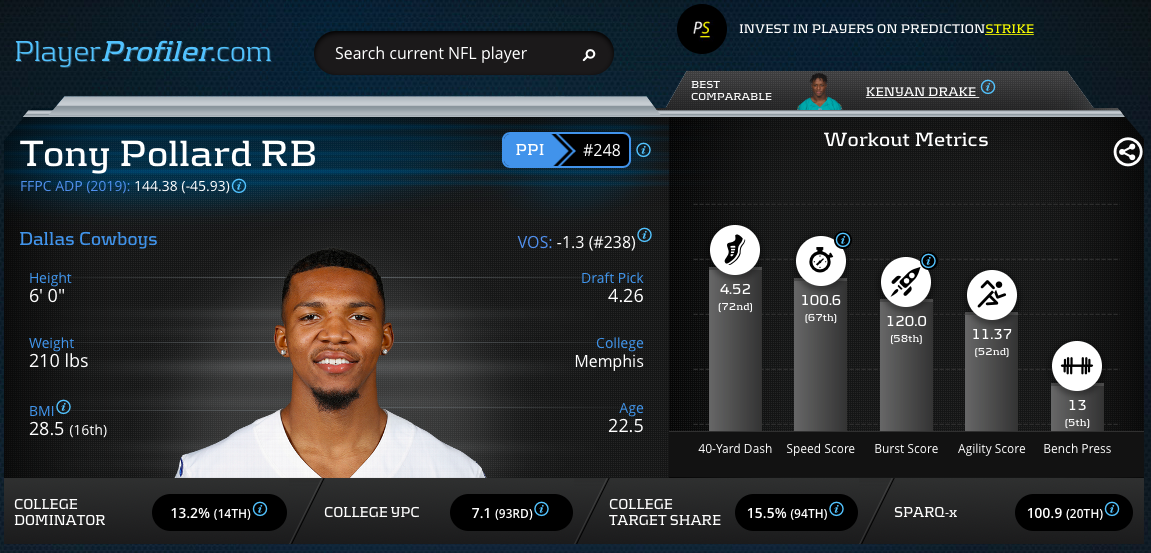Select the Bench Press dumbbell icon
Viewport: 1151px width, 553px height.
1076,365
